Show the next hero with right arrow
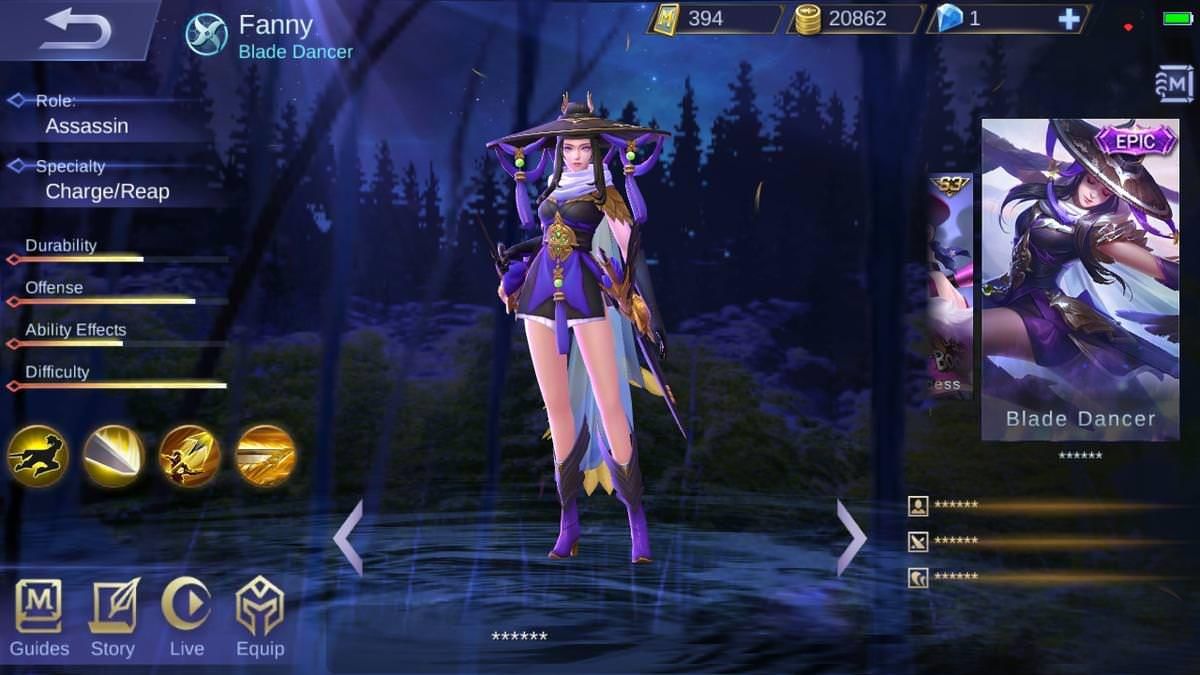 pyautogui.click(x=850, y=537)
